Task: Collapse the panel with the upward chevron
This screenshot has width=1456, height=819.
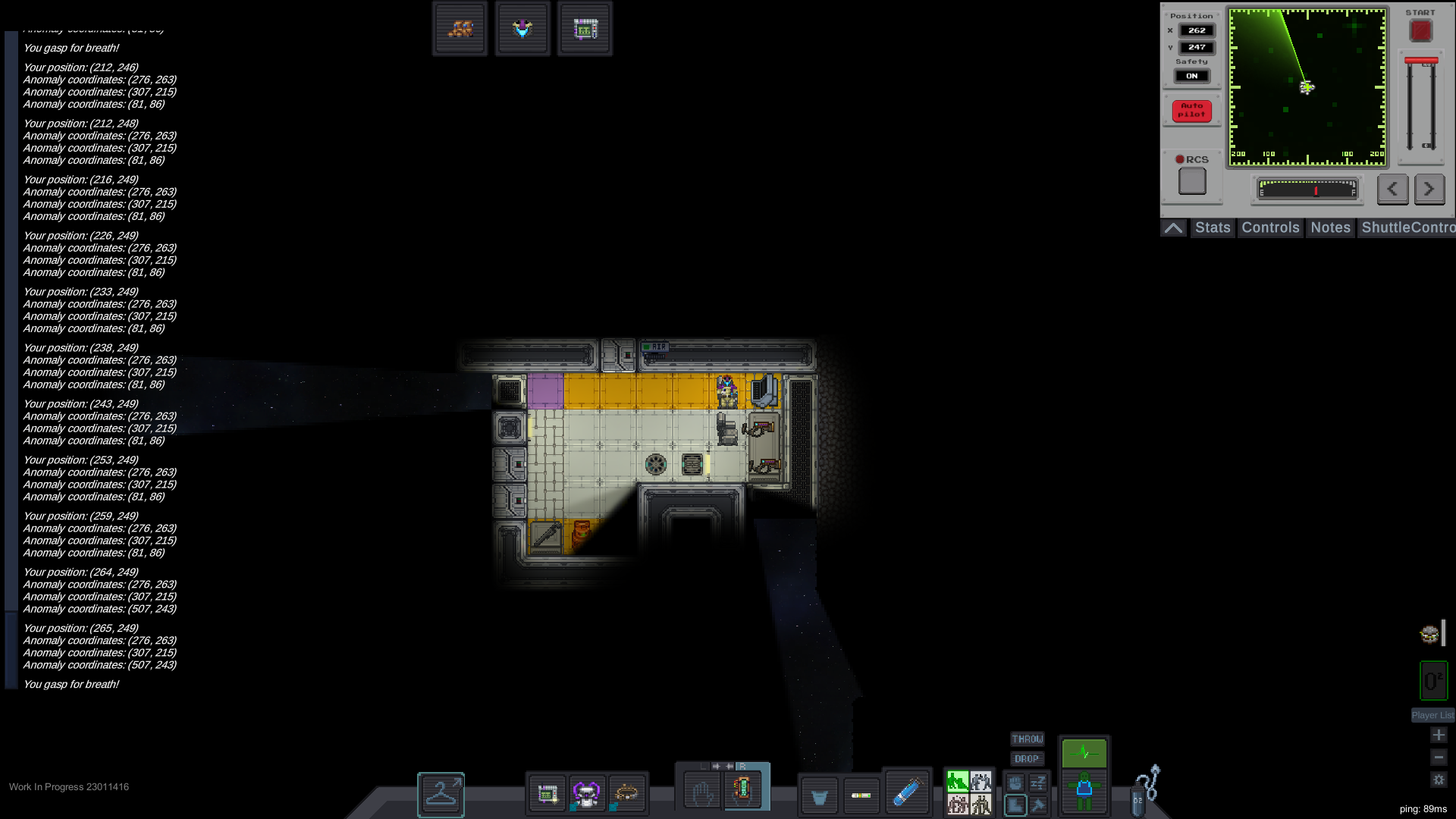Action: (x=1173, y=227)
